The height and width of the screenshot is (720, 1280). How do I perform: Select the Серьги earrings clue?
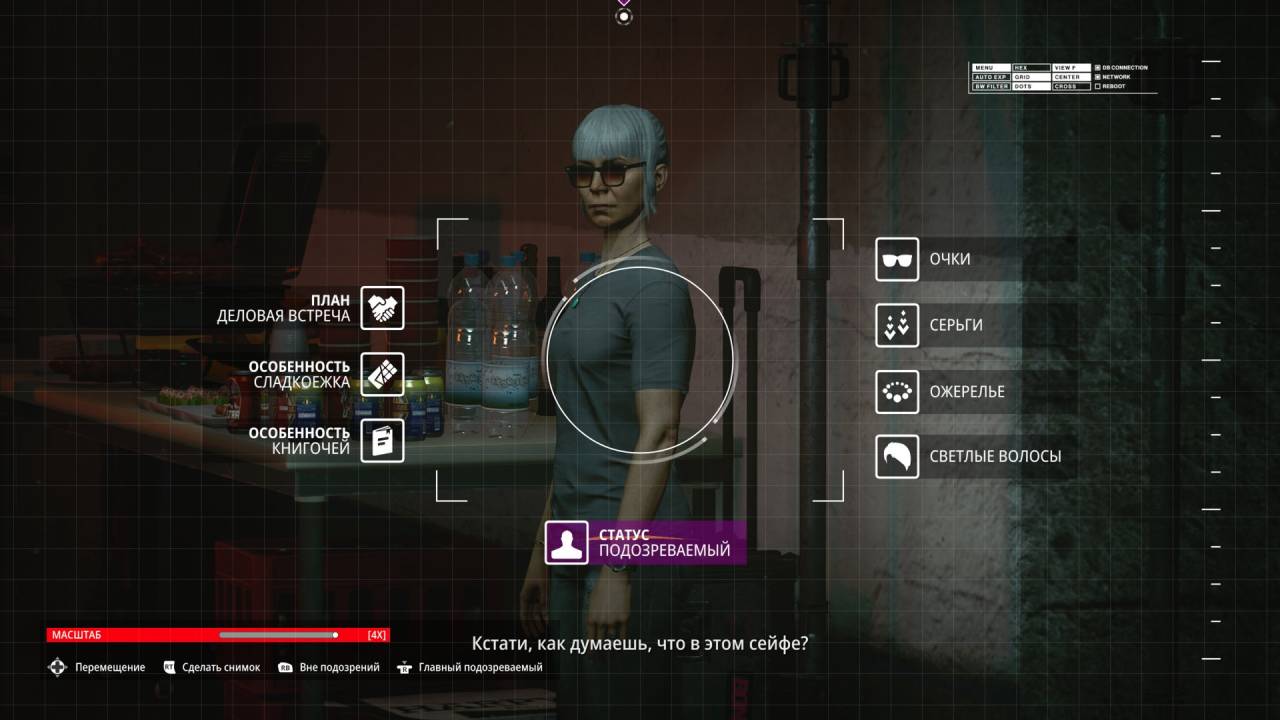897,325
